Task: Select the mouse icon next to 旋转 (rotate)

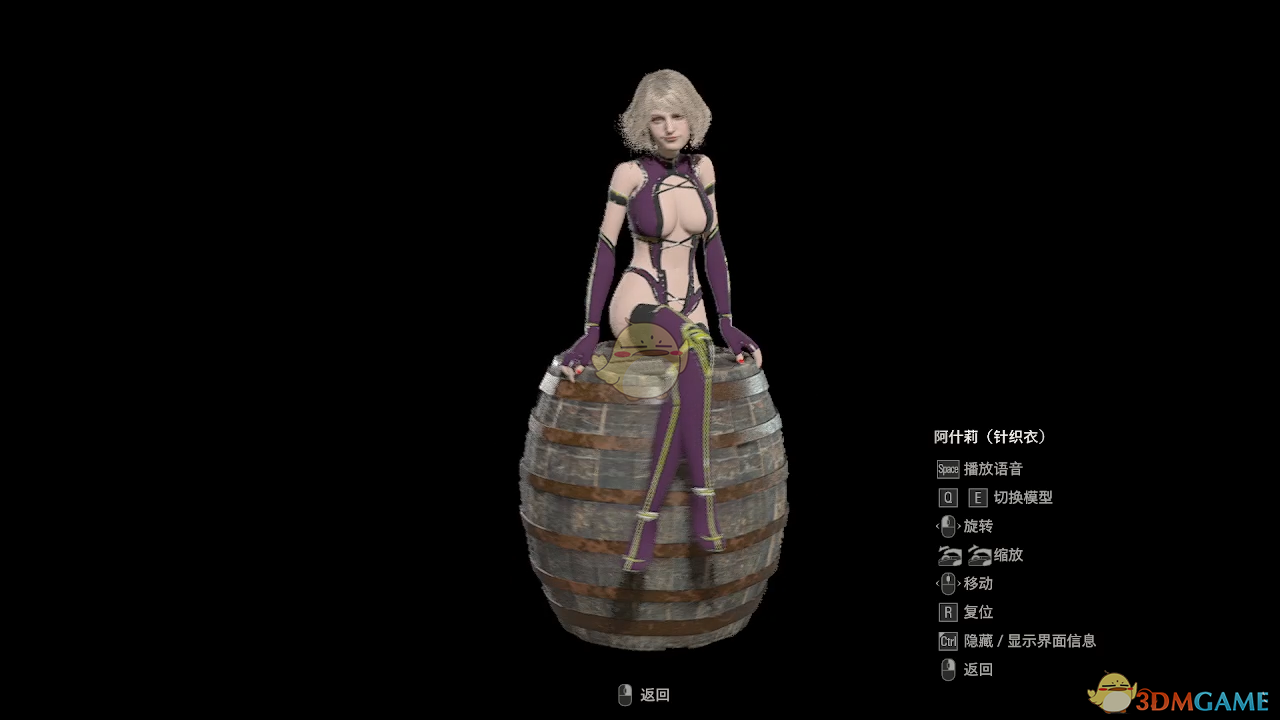Action: 947,526
